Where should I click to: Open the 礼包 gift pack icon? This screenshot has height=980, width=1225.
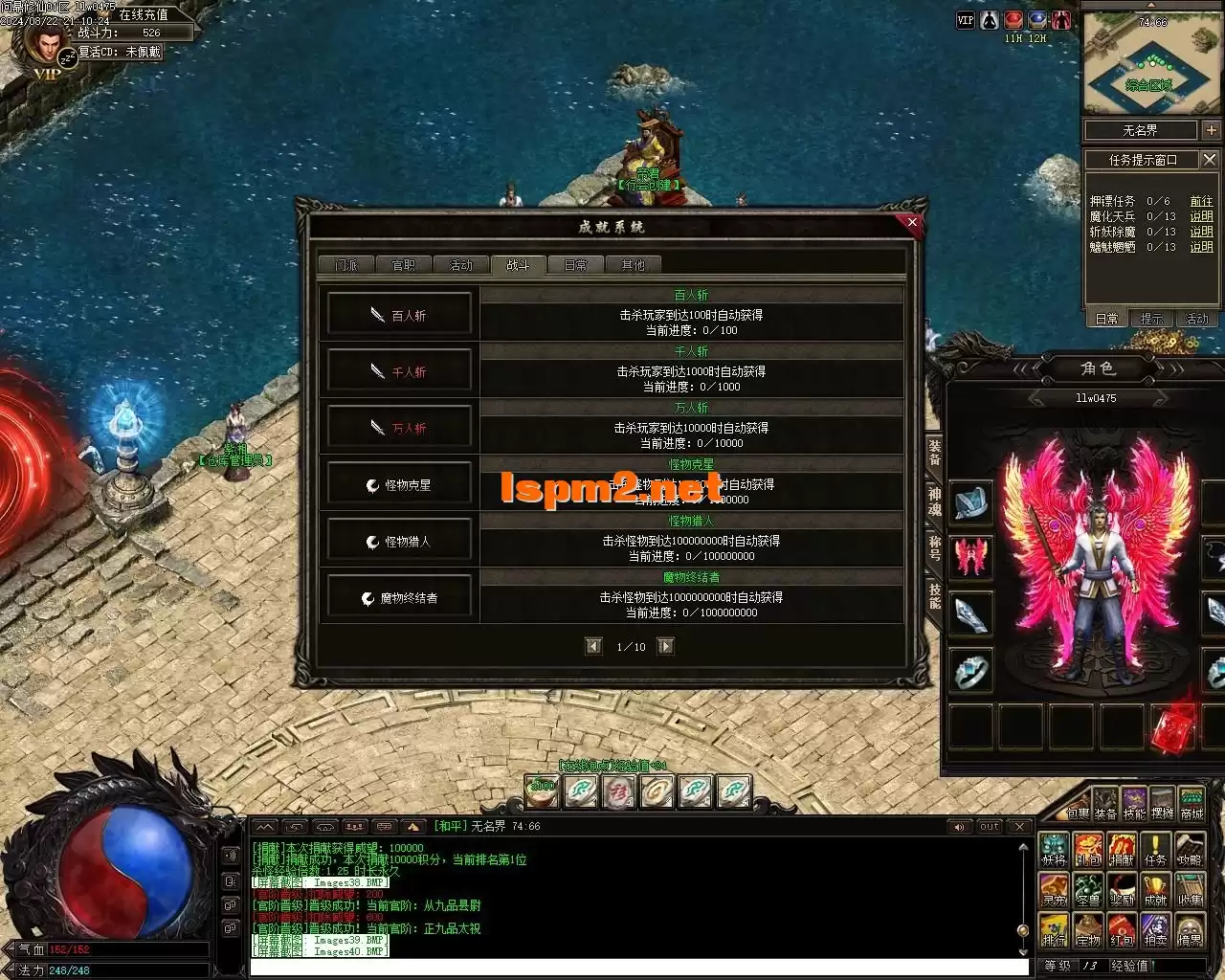(1087, 851)
